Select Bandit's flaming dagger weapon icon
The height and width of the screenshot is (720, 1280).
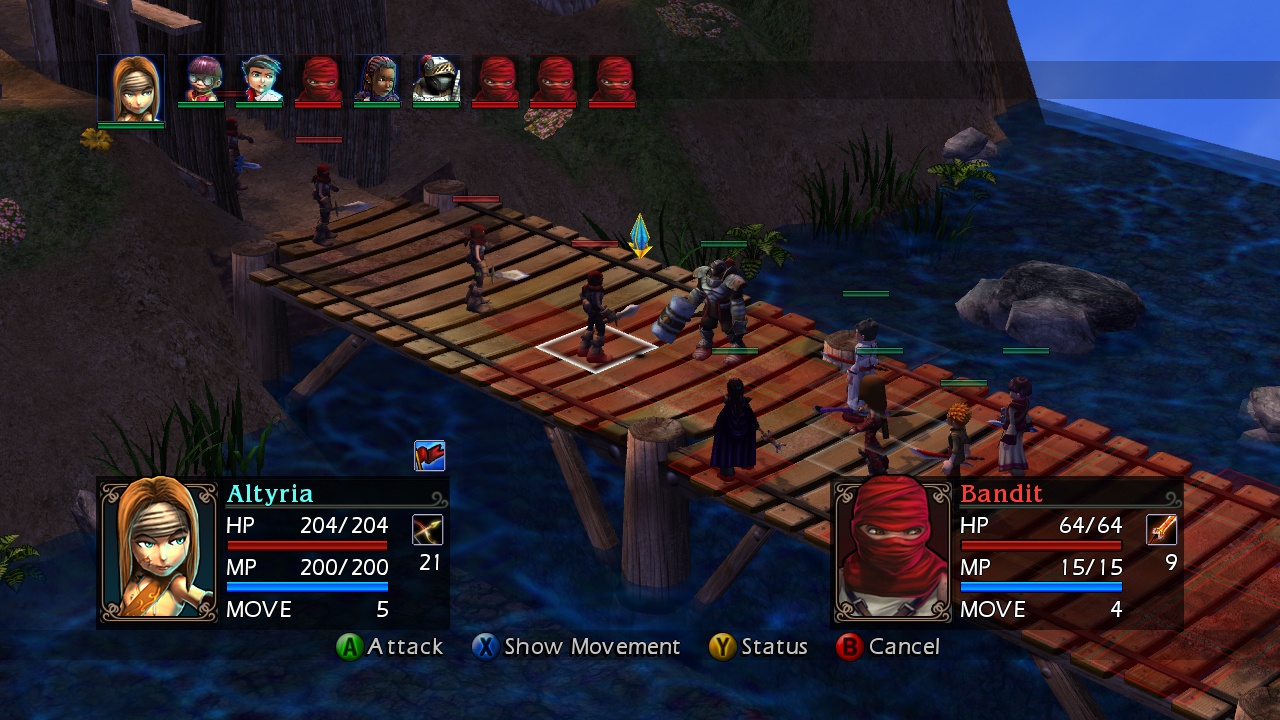coord(1161,531)
